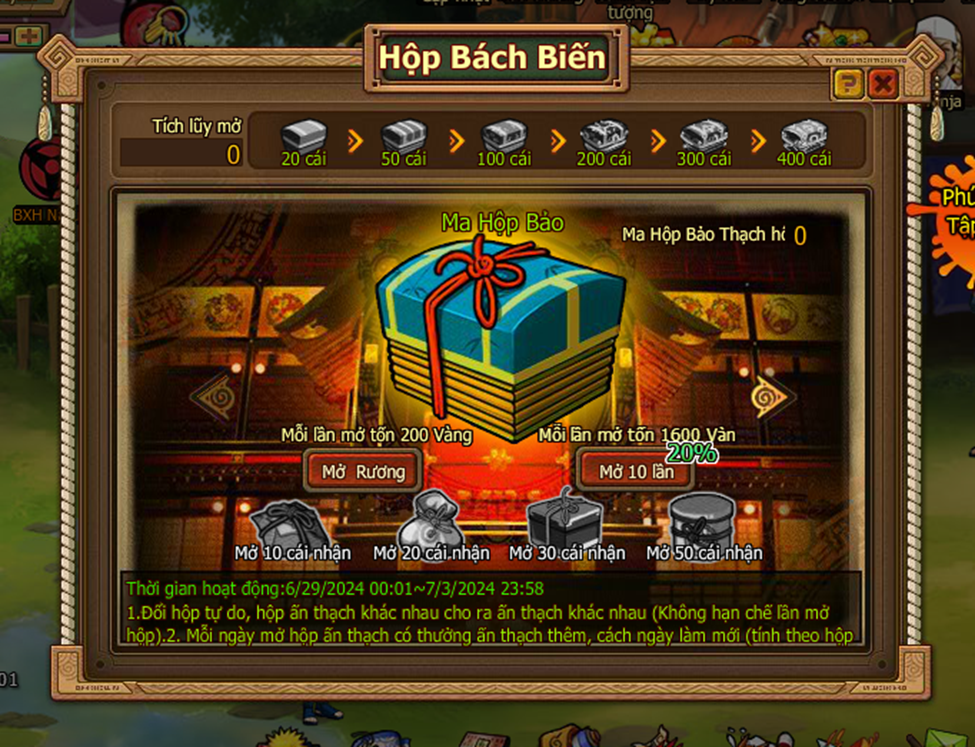Select the 50 cái milestone chest
Image resolution: width=975 pixels, height=747 pixels.
[x=404, y=136]
